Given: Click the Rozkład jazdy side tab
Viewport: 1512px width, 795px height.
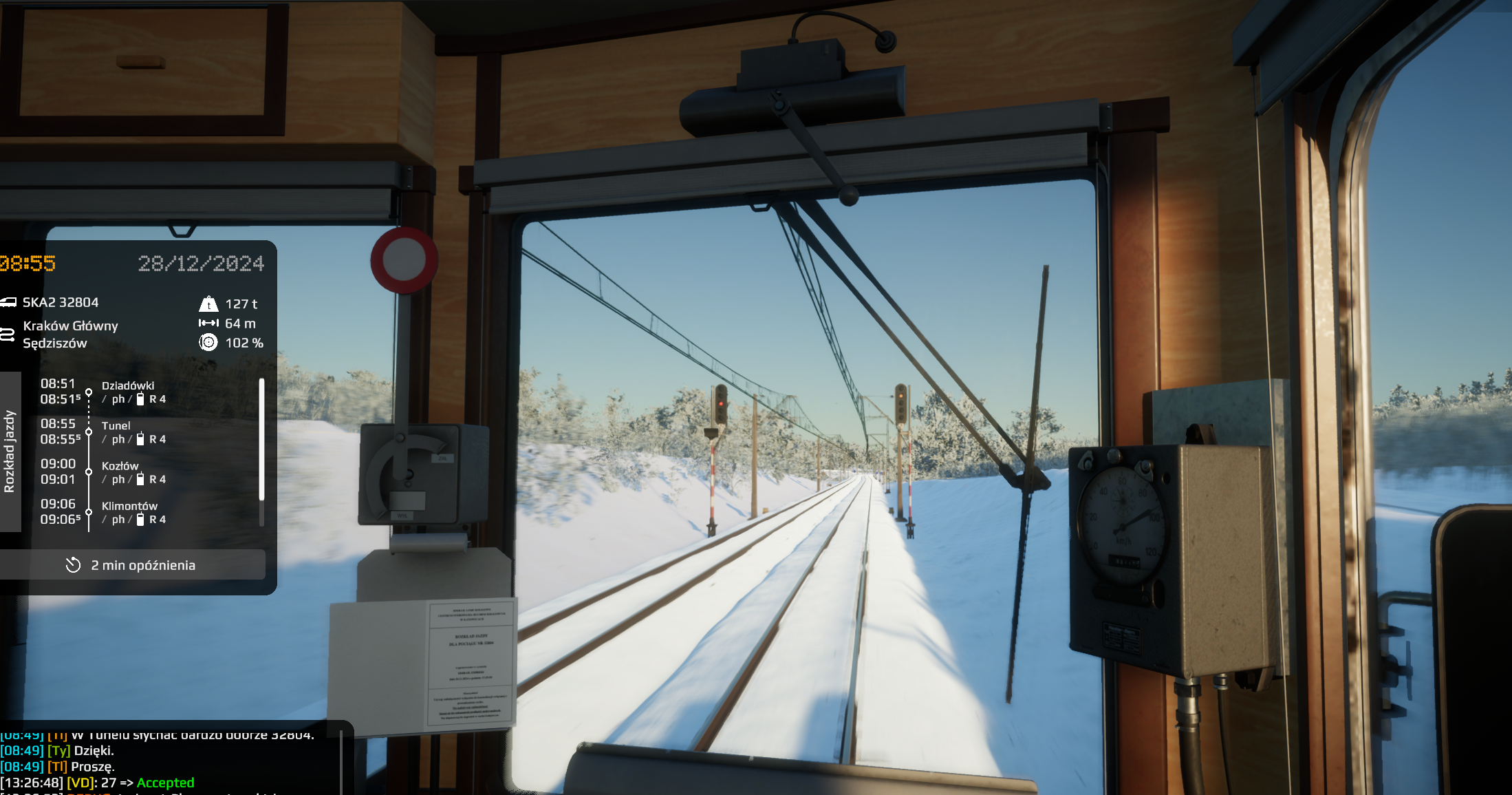Looking at the screenshot, I should pos(10,452).
